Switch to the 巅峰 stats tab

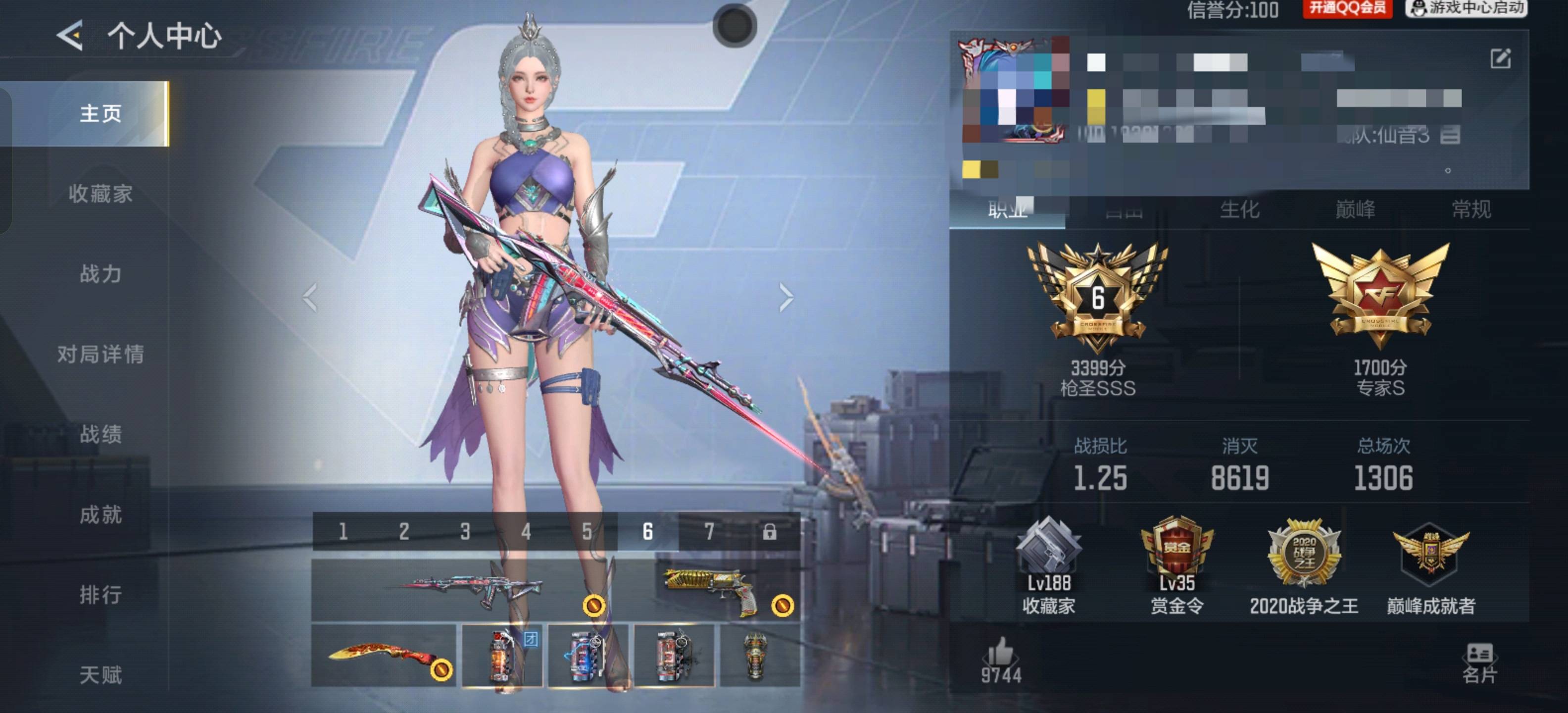1355,209
